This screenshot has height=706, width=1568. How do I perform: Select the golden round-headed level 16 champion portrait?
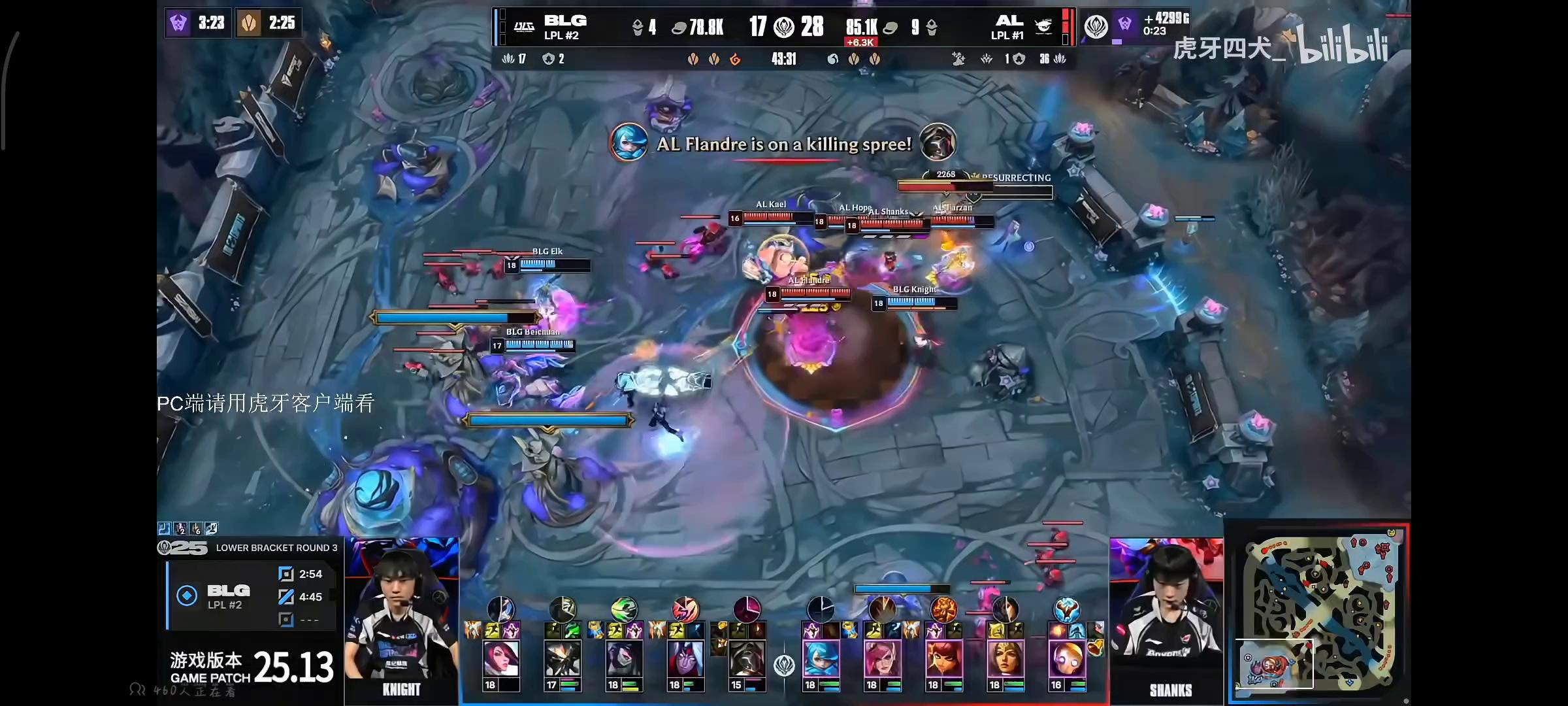click(x=1066, y=659)
